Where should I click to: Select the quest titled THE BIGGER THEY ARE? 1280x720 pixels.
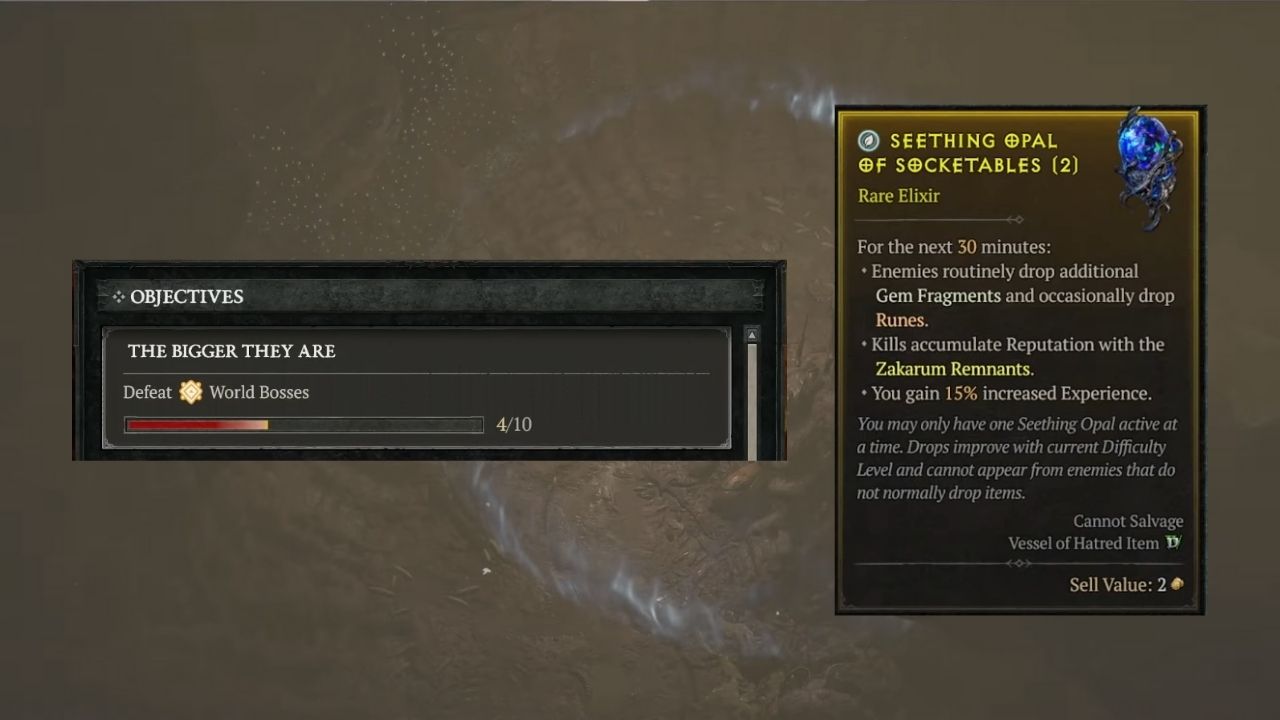[x=231, y=351]
